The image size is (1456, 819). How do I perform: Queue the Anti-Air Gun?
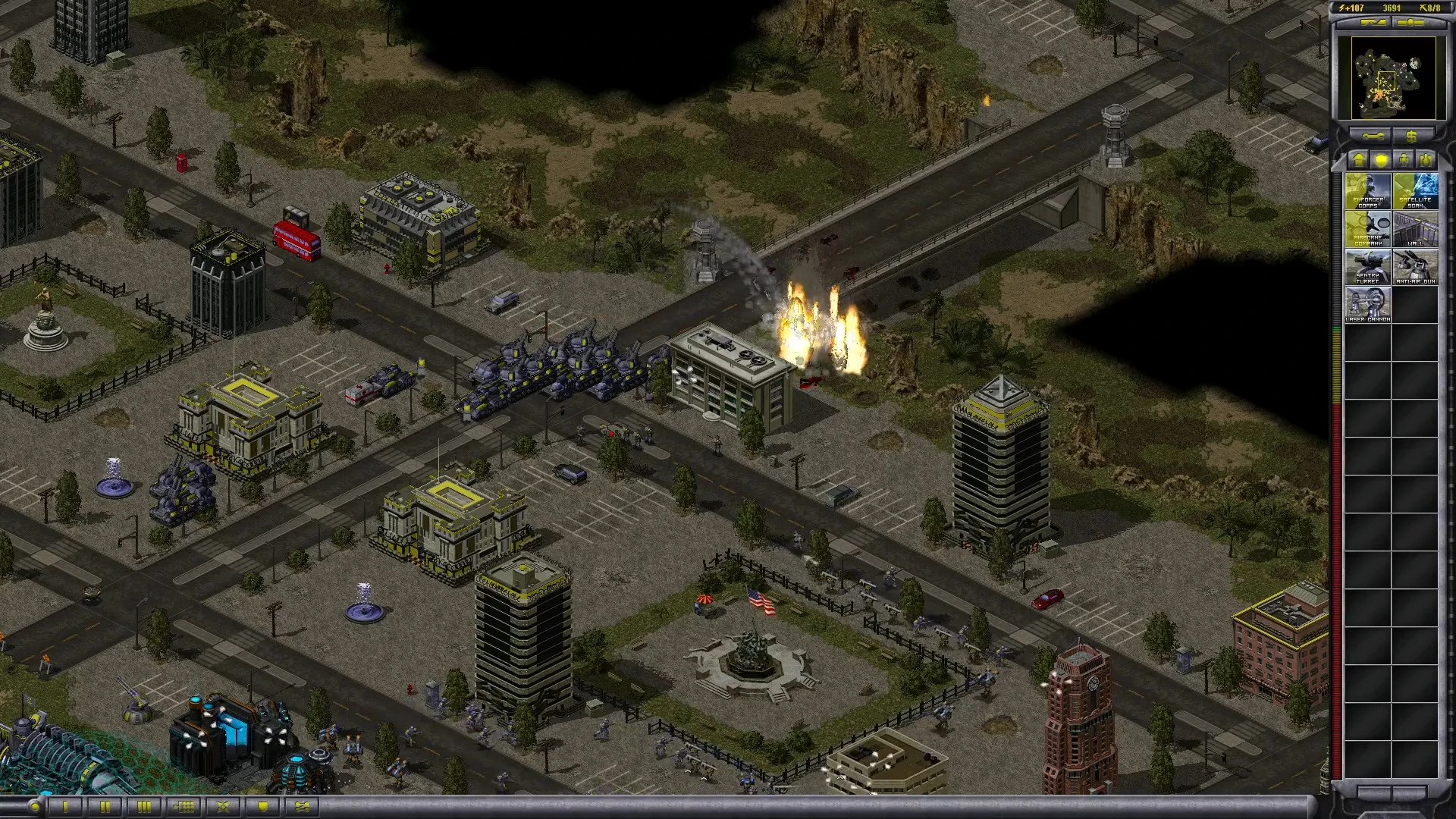pos(1415,267)
